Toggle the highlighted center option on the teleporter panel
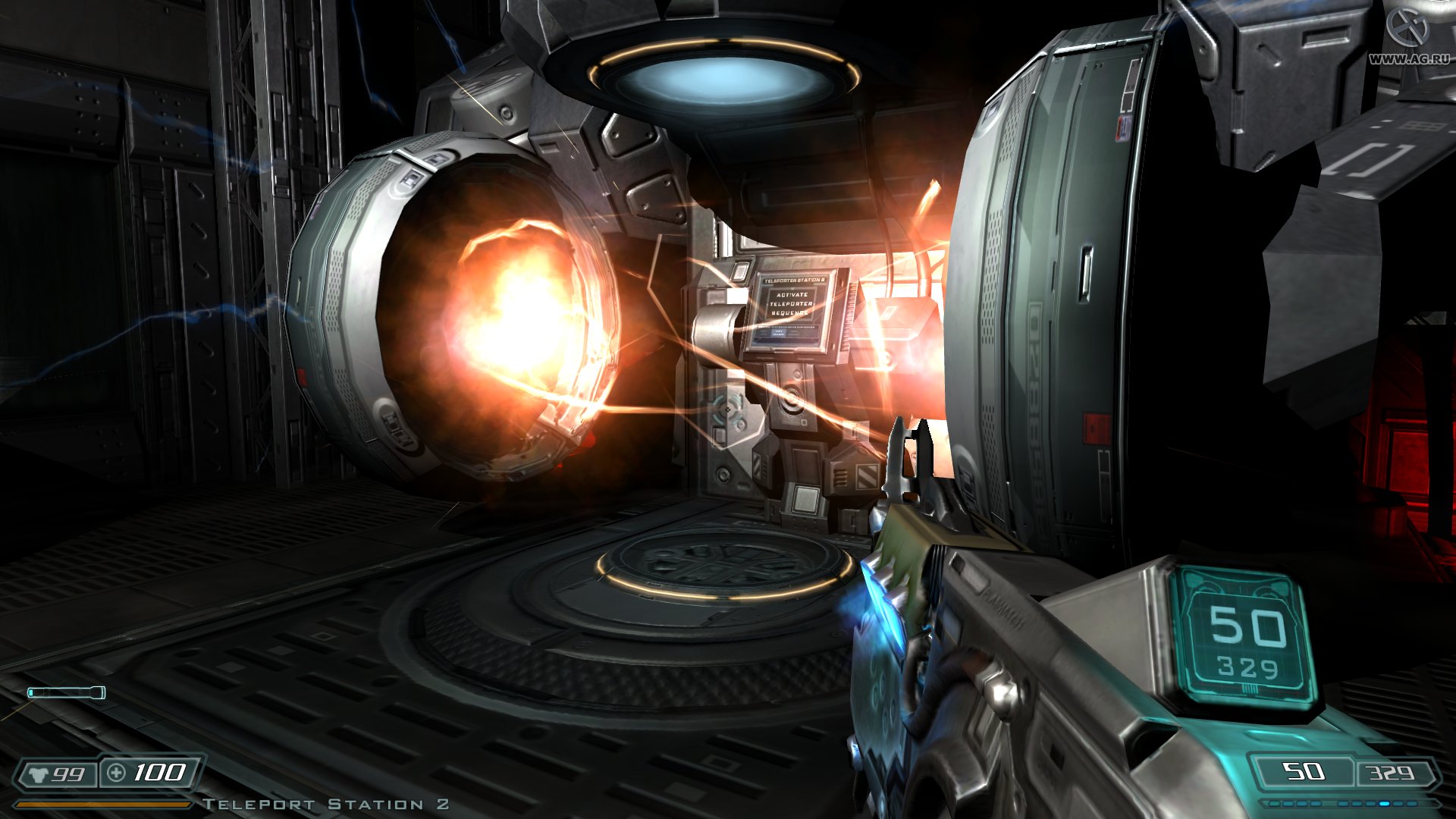Viewport: 1456px width, 819px height. pos(779,333)
